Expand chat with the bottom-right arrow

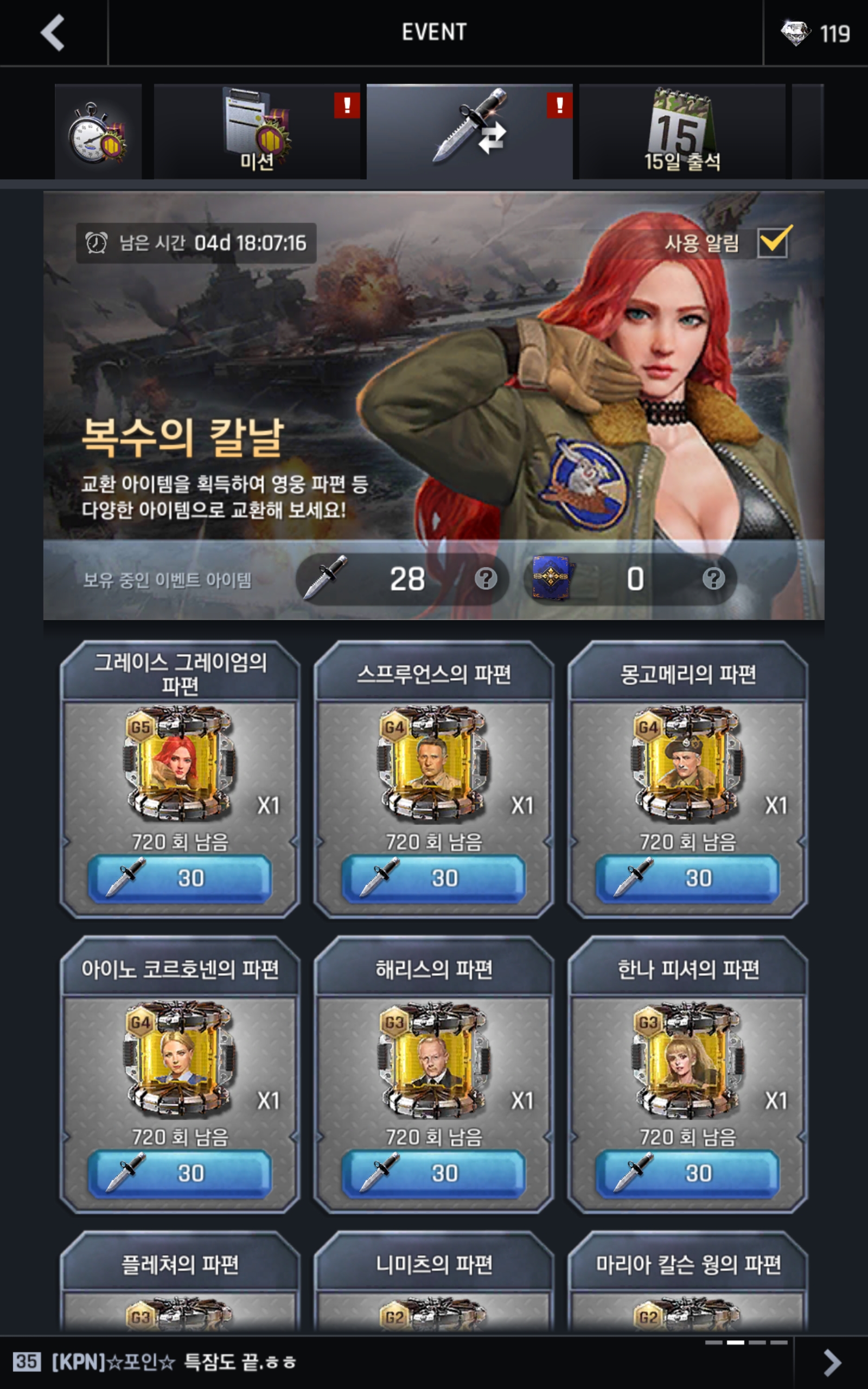coord(831,1362)
